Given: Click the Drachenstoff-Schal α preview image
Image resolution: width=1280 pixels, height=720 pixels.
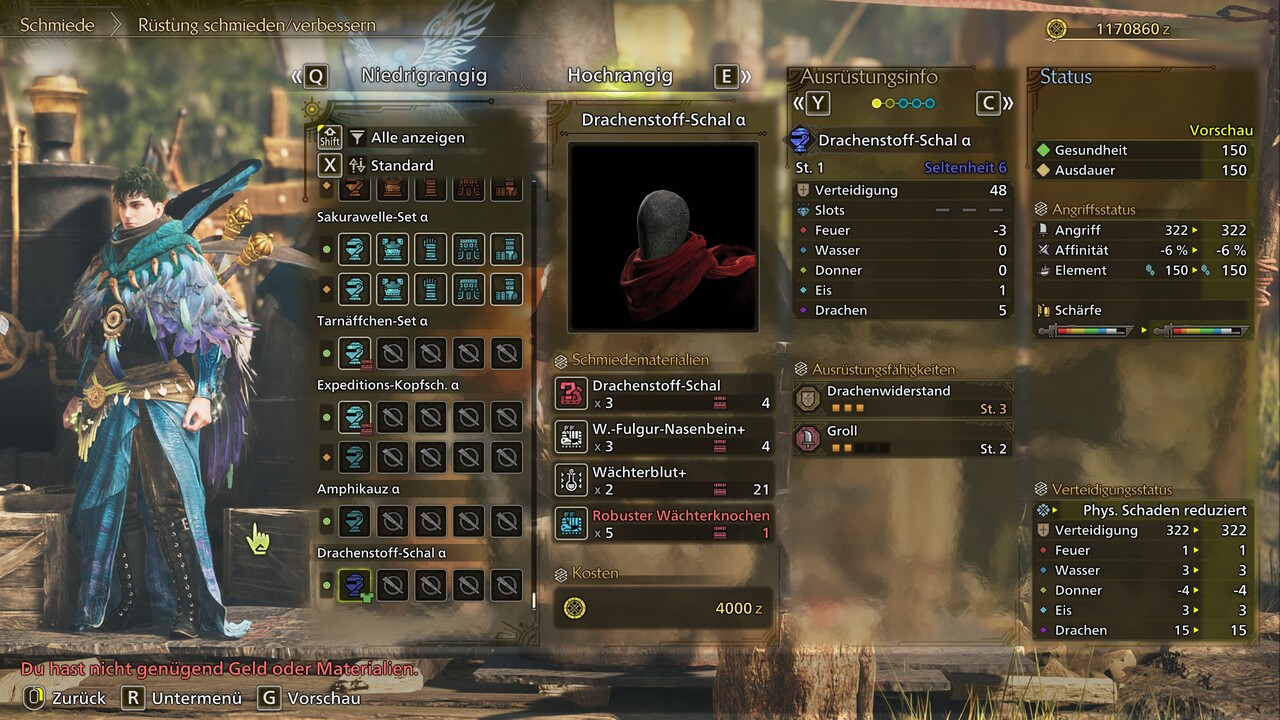Looking at the screenshot, I should (663, 237).
